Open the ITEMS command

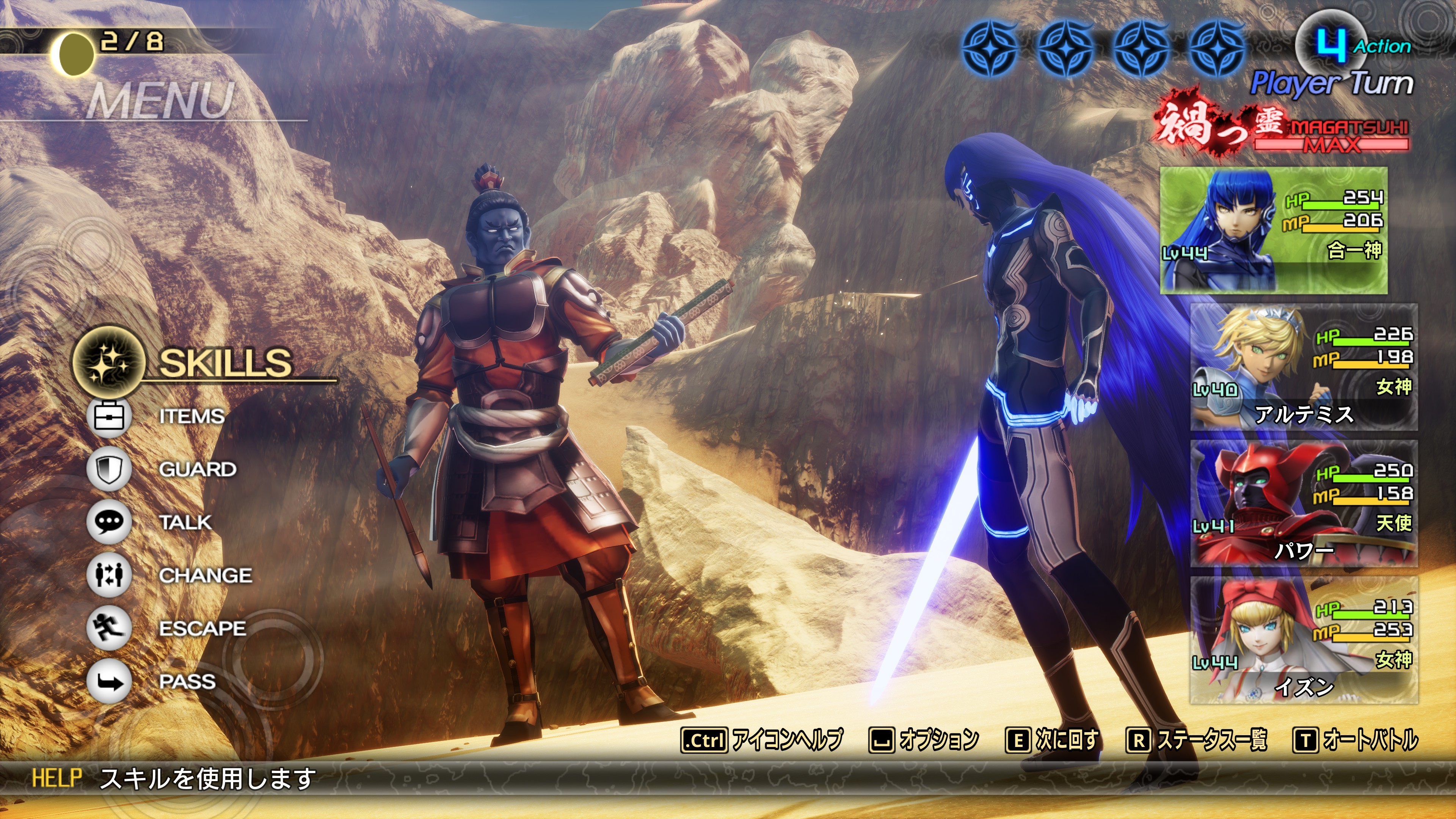coord(191,417)
